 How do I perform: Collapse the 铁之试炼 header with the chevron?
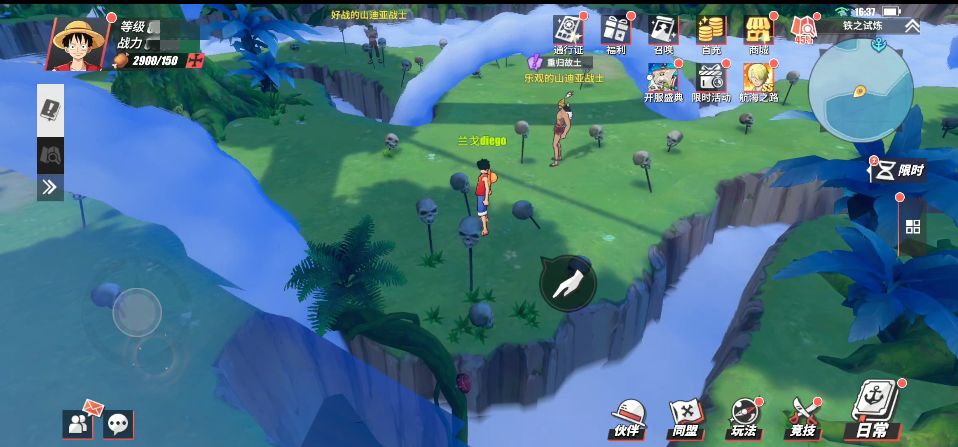coord(912,26)
